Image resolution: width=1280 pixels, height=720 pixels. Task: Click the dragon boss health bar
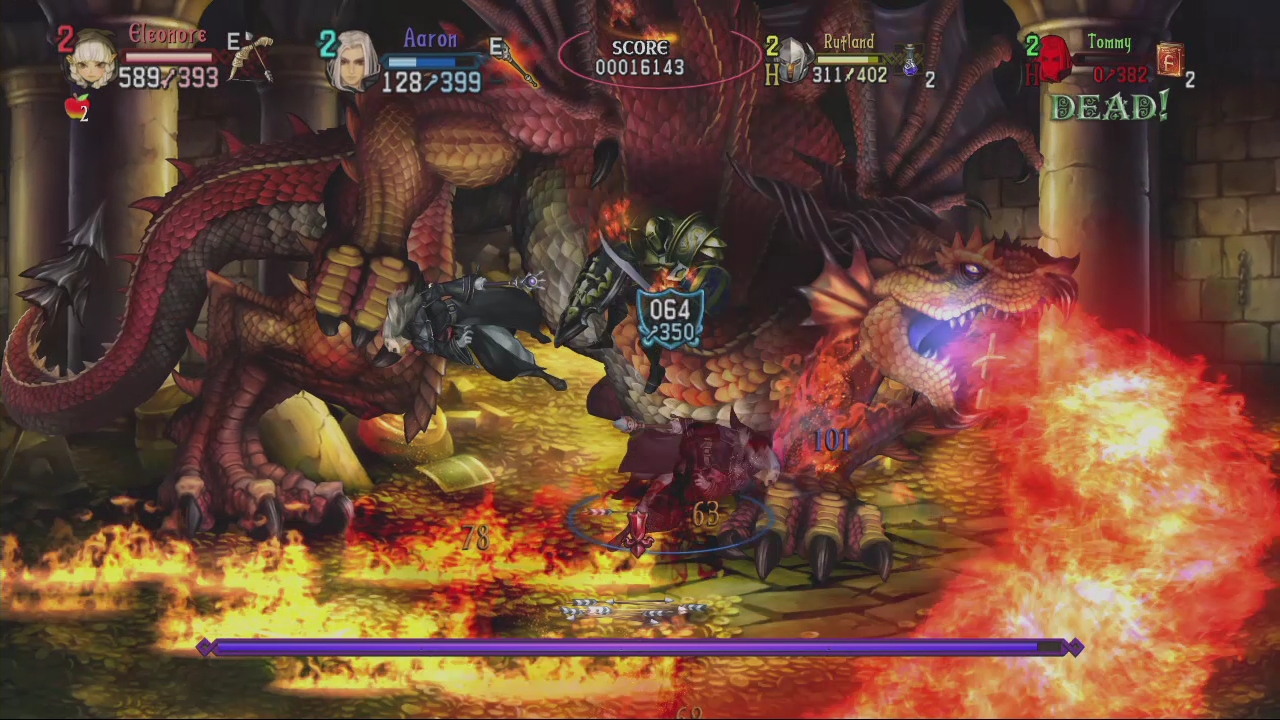click(x=640, y=648)
